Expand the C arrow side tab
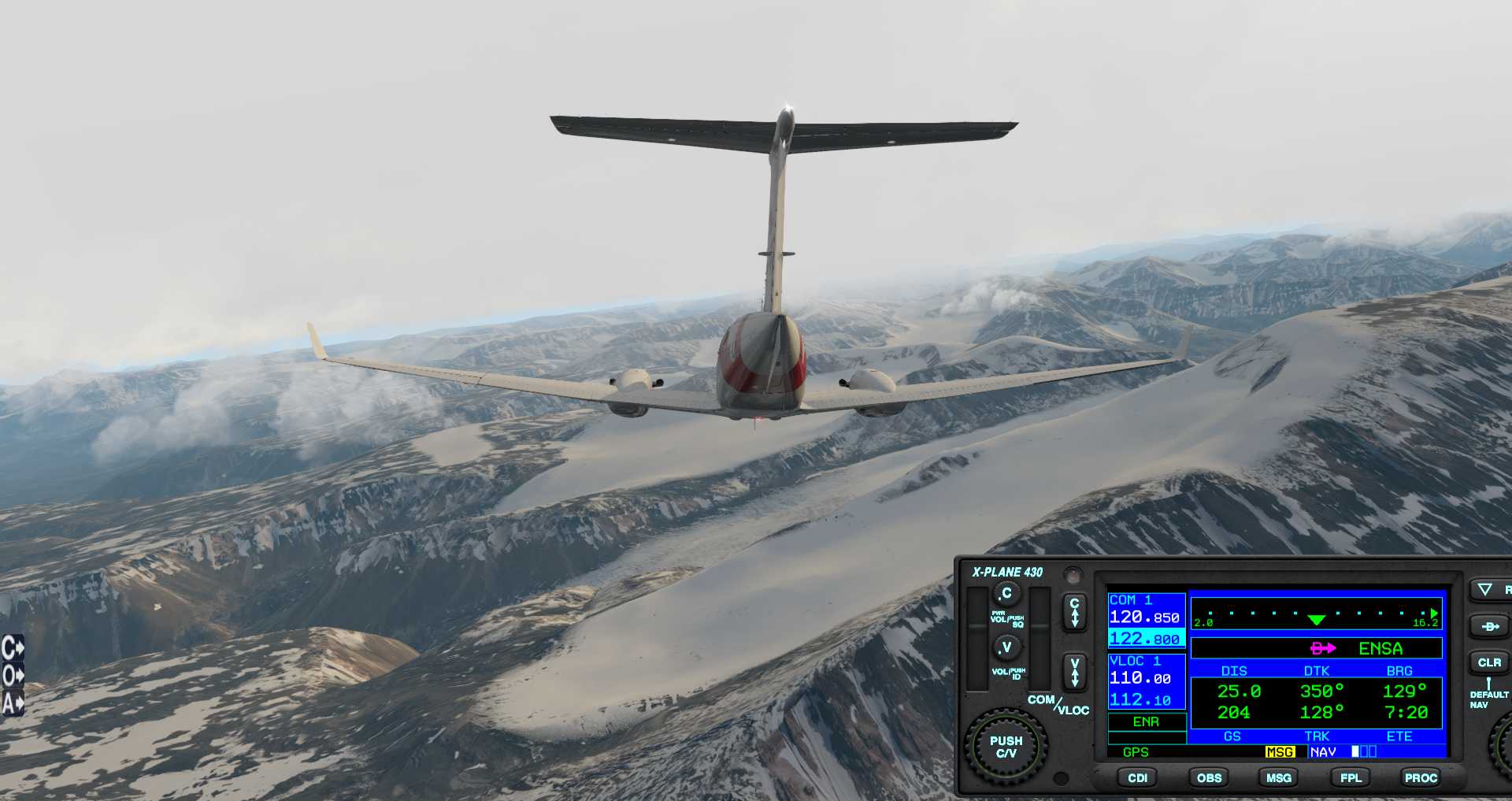The height and width of the screenshot is (801, 1512). point(13,648)
